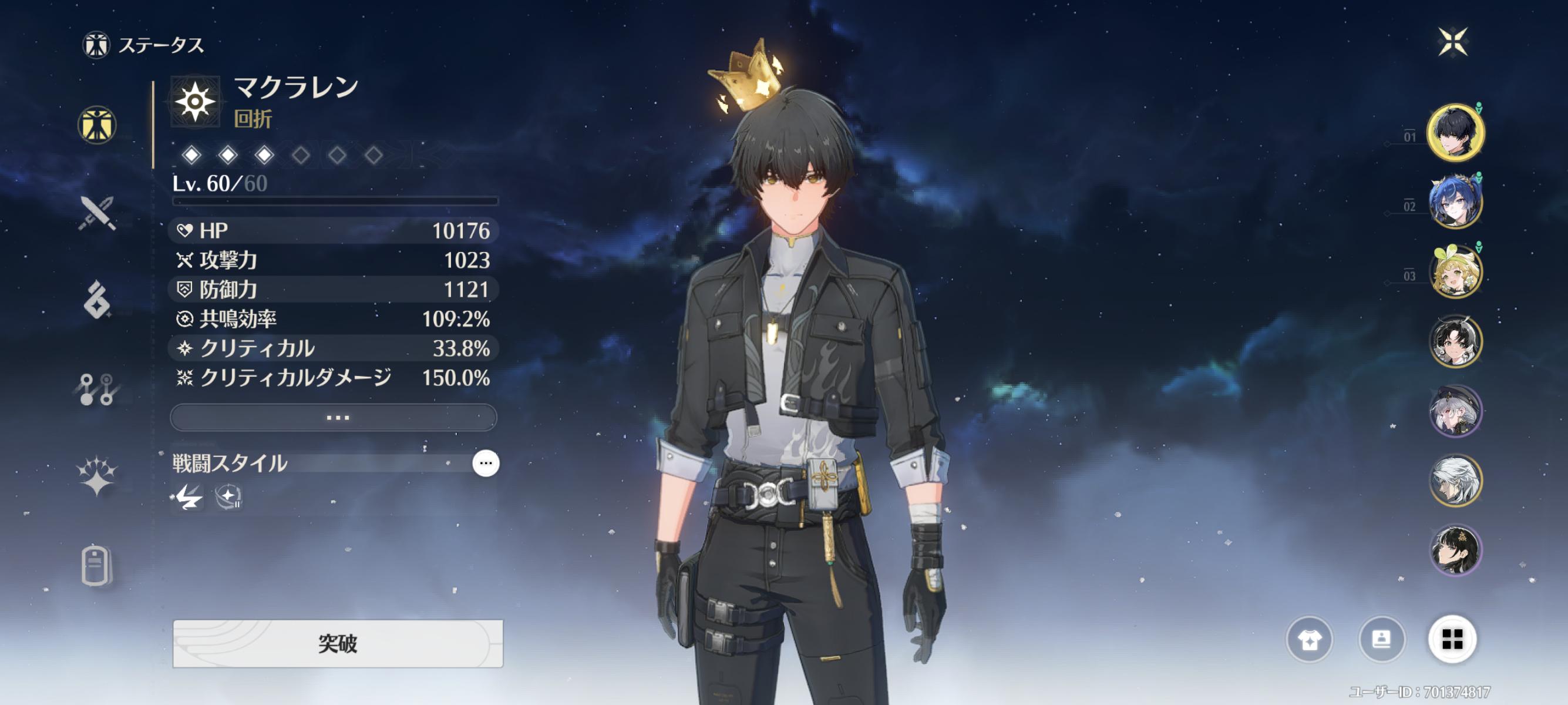1568x705 pixels.
Task: Select the status tab with the figure icon
Action: pos(97,125)
